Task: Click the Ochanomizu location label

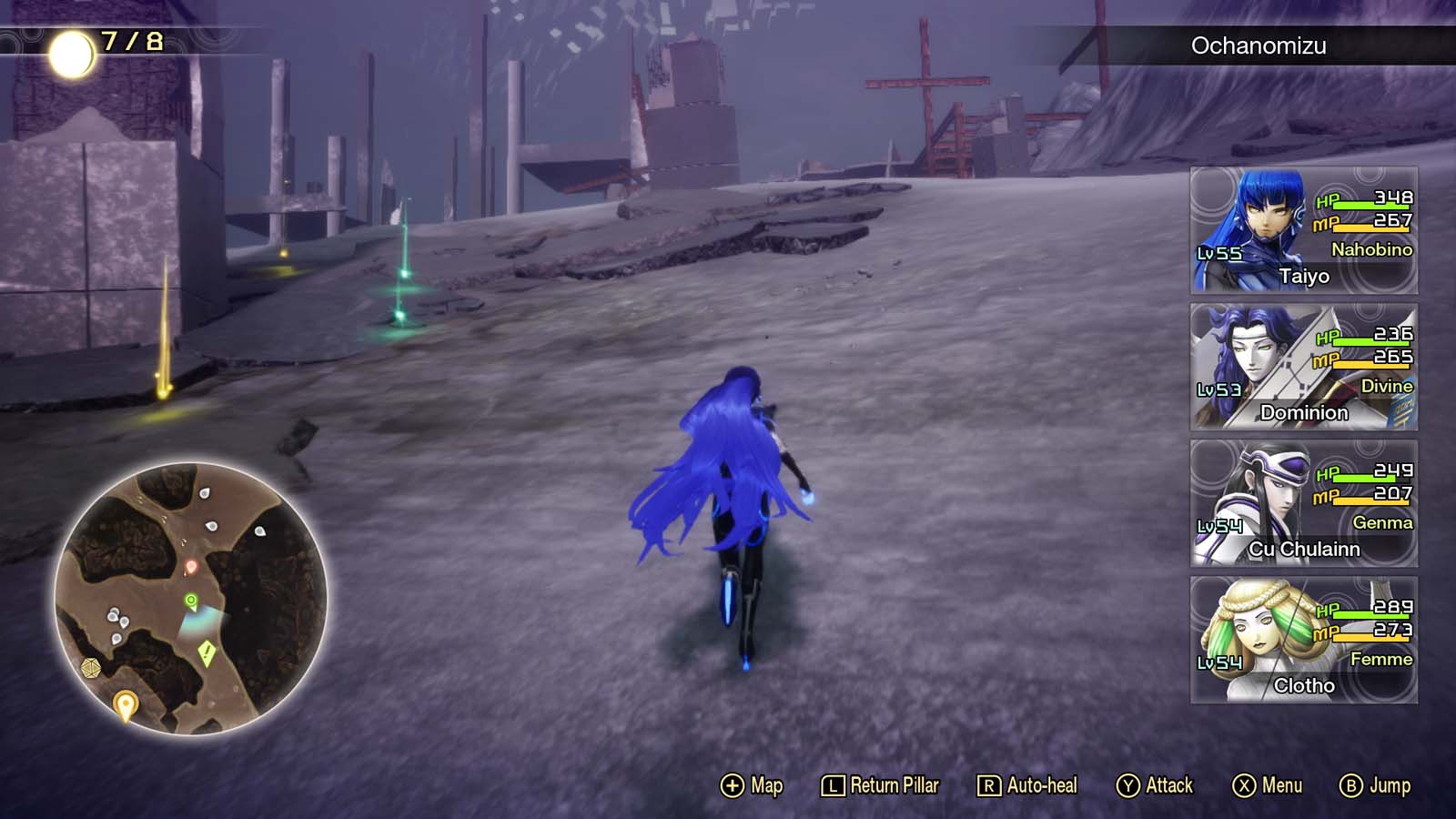Action: [x=1259, y=44]
